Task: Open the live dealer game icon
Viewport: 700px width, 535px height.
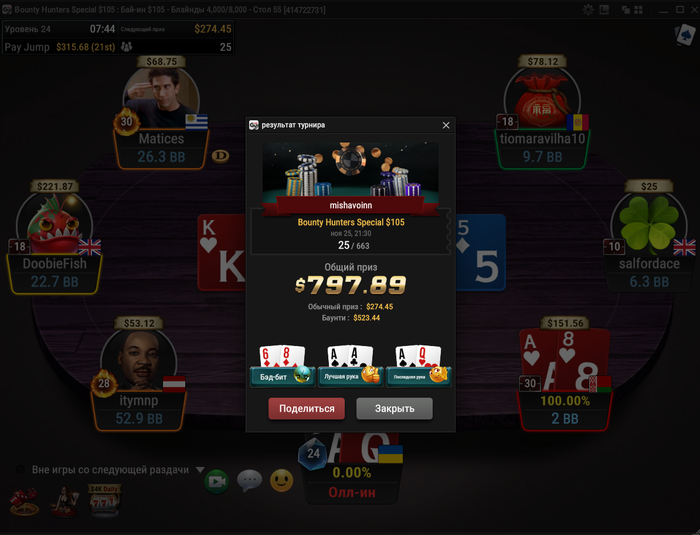Action: point(67,500)
